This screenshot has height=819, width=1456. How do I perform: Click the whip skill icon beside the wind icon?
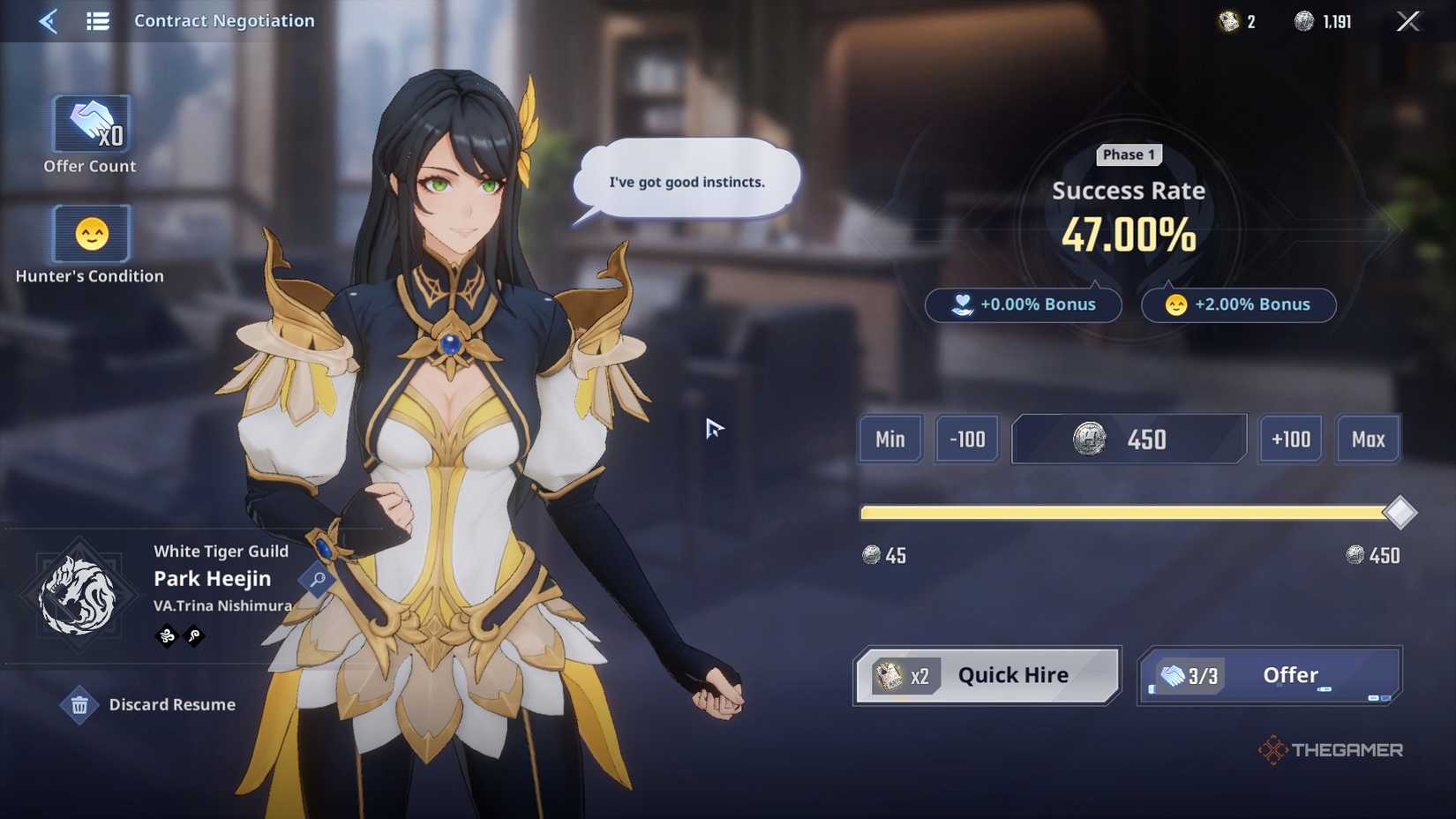193,636
